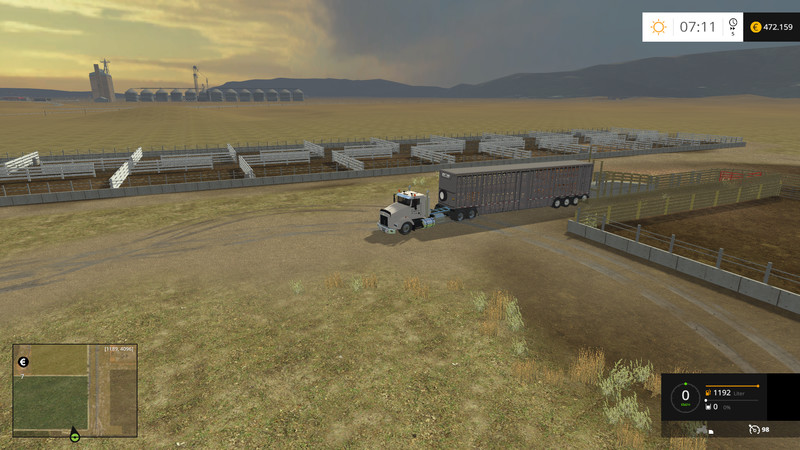The image size is (800, 450).
Task: Click the sun weather icon
Action: 658,27
